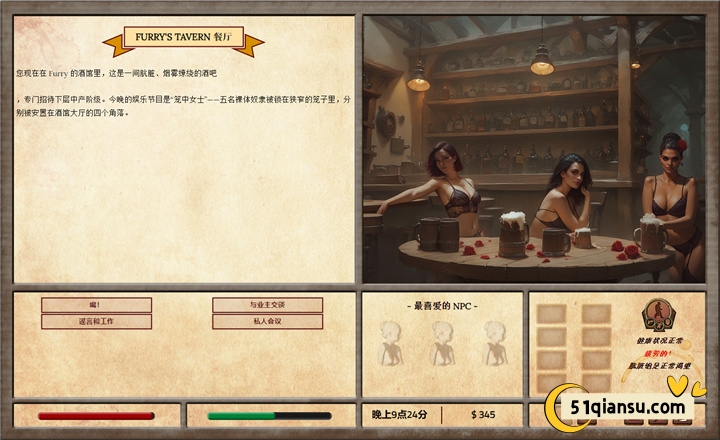Choose 与业主交谈 to talk to owner
Viewport: 720px width, 440px height.
point(267,305)
